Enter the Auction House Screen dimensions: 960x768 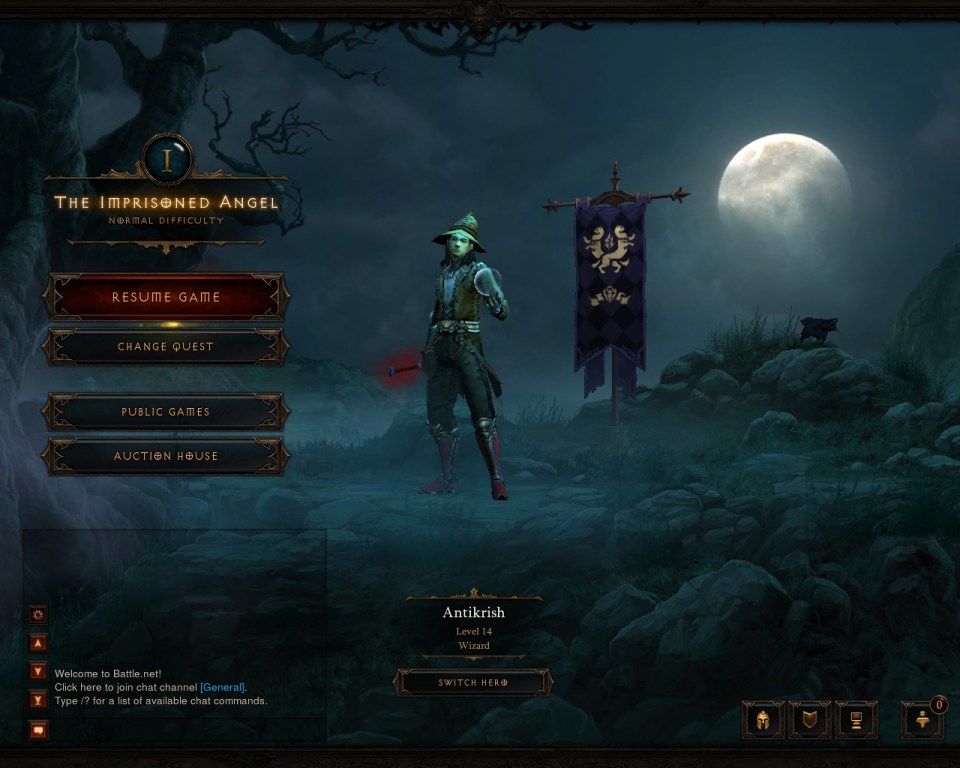tap(166, 456)
